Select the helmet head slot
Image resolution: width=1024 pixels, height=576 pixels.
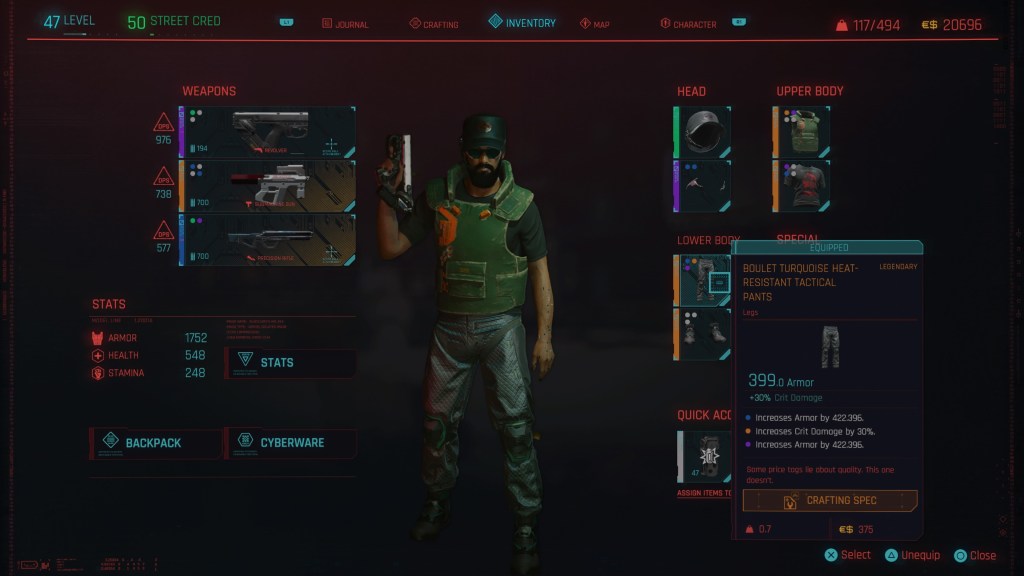(704, 132)
